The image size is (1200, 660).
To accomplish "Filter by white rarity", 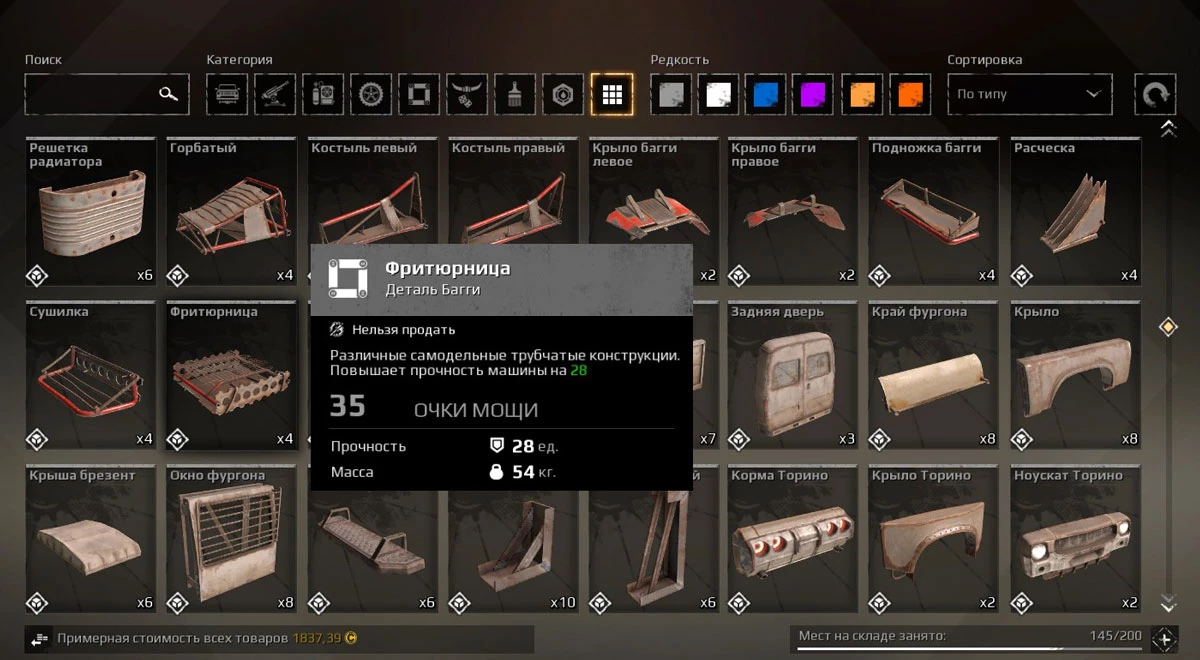I will point(718,94).
